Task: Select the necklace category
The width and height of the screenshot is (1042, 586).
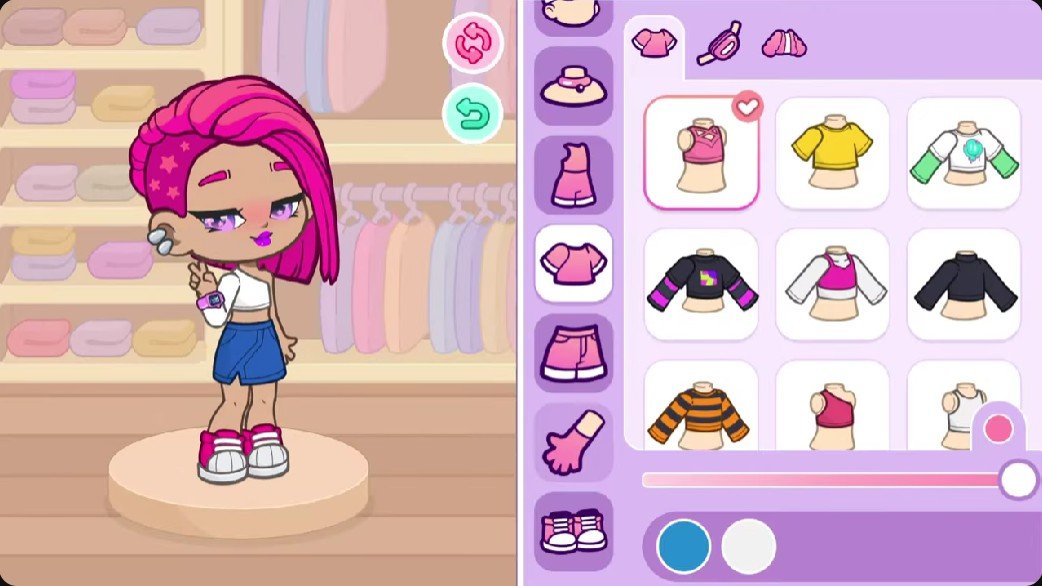Action: tap(574, 85)
